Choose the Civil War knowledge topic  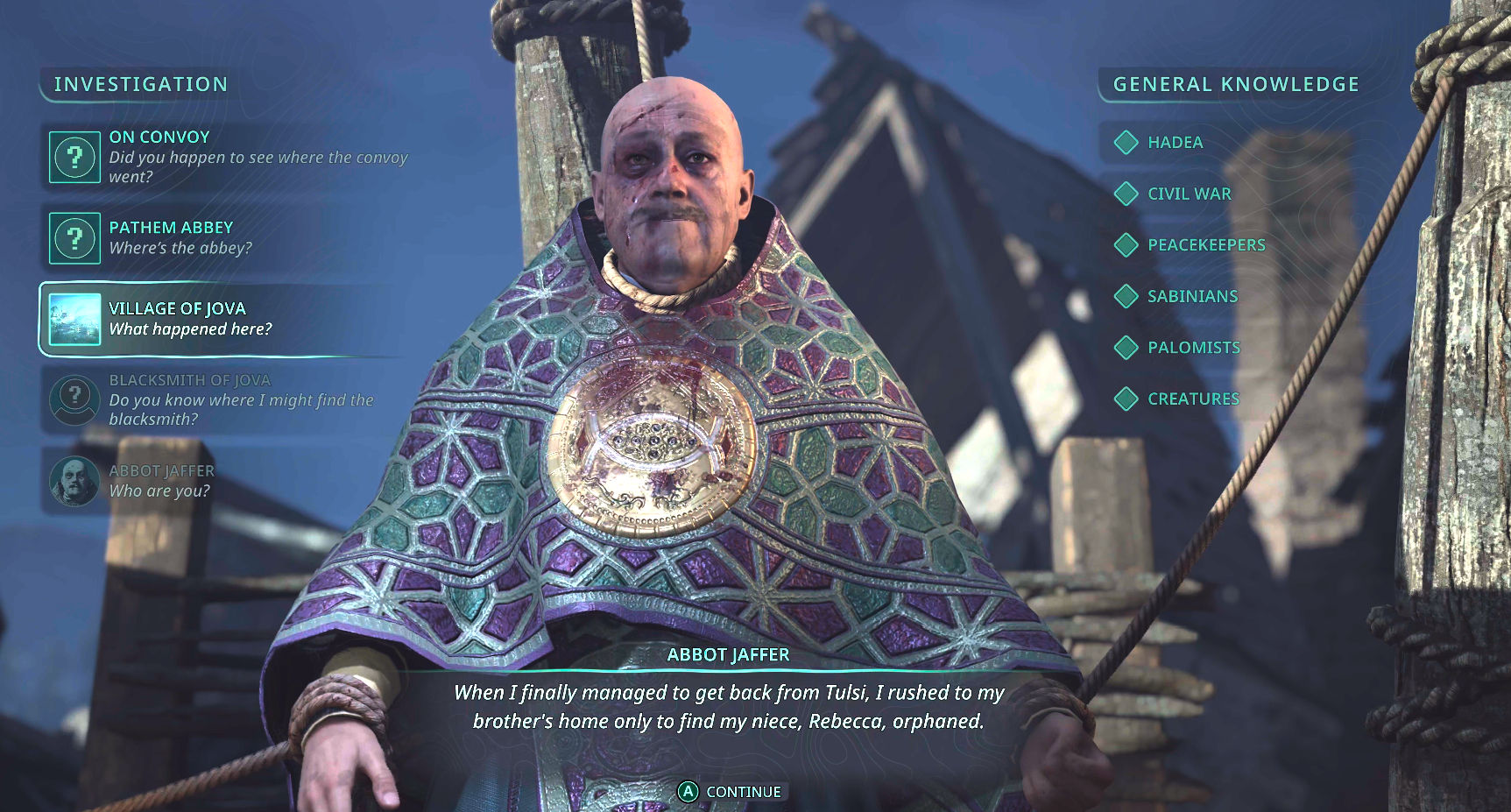coord(1188,194)
